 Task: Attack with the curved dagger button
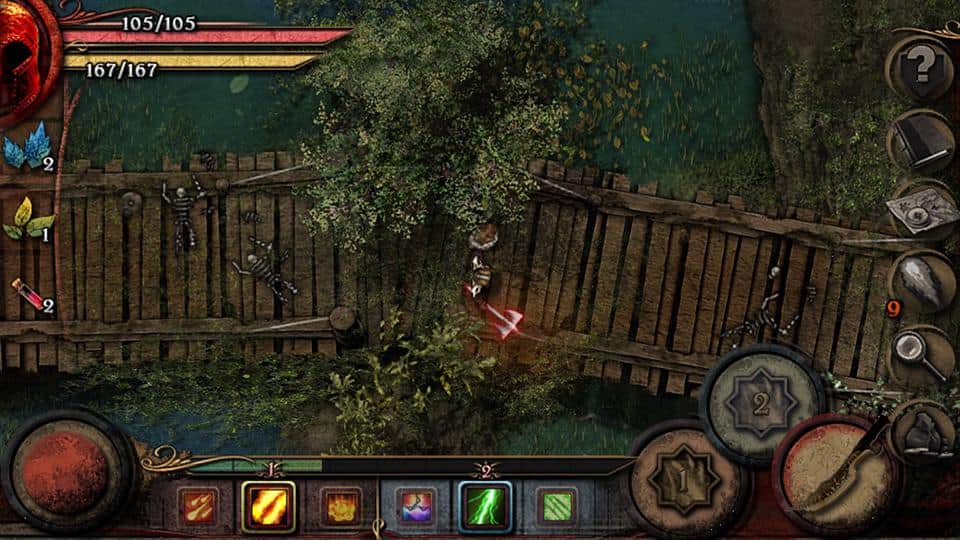point(832,475)
